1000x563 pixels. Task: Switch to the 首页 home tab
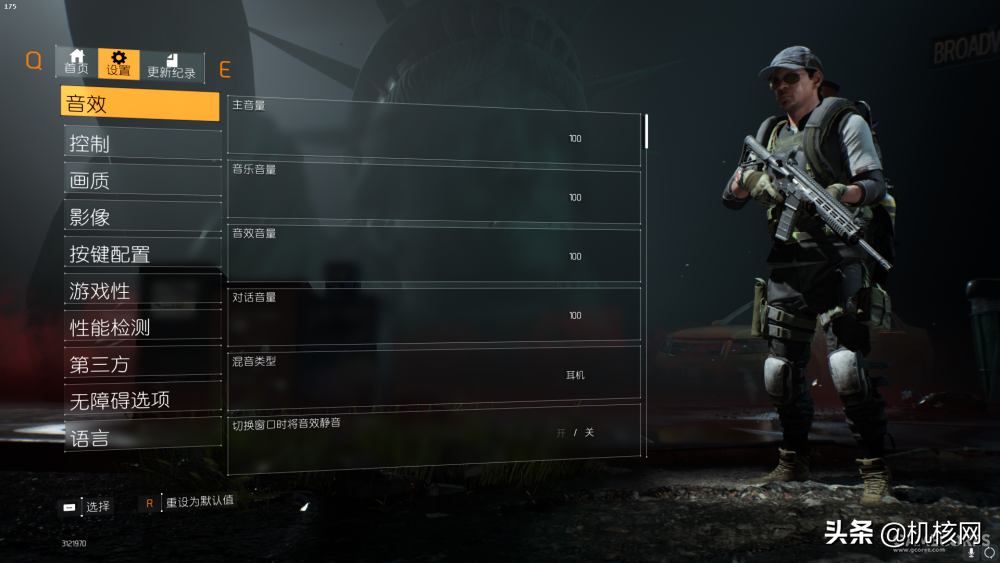pyautogui.click(x=76, y=62)
